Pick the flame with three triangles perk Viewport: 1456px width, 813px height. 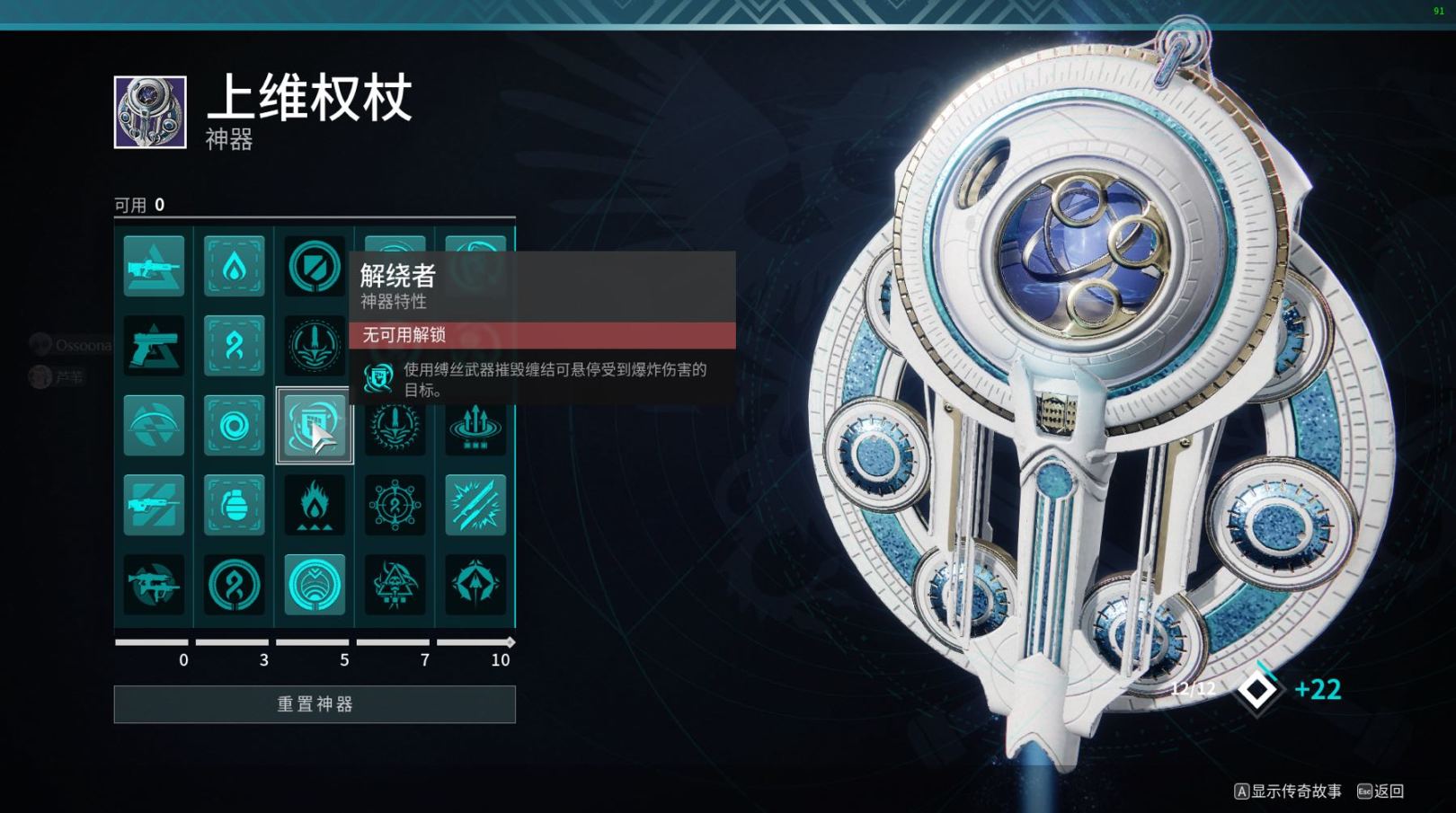(315, 505)
